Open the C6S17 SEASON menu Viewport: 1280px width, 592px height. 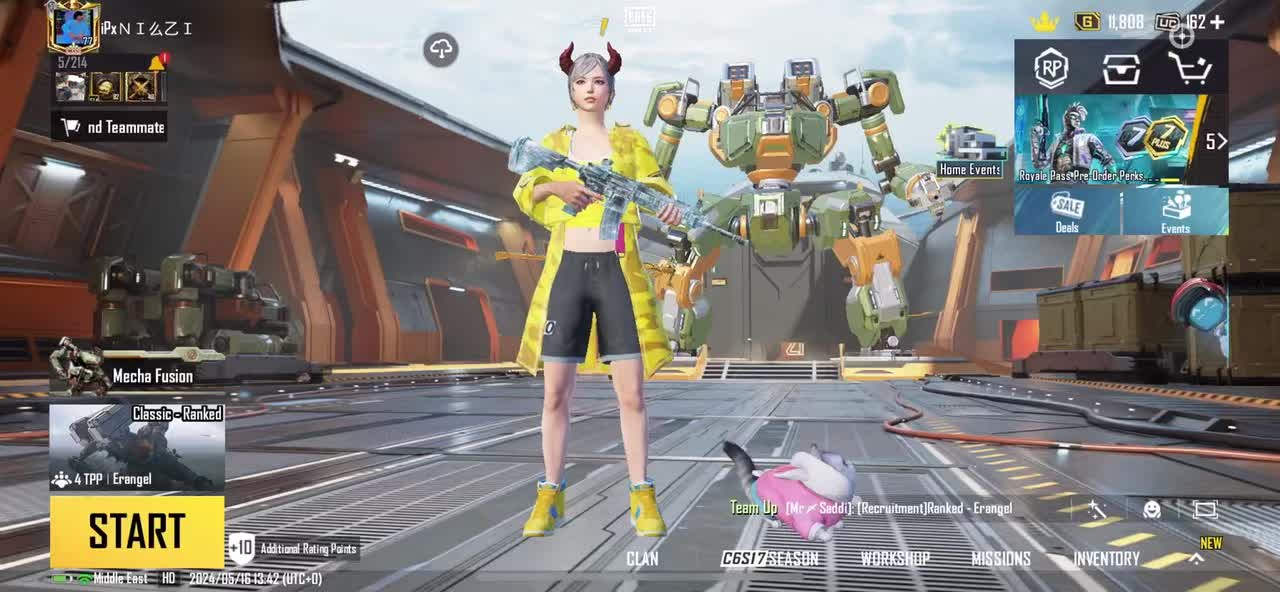769,559
